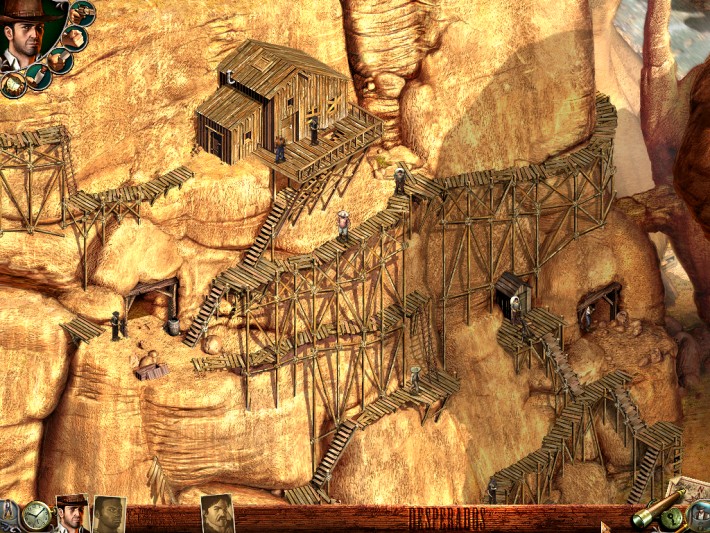Image resolution: width=710 pixels, height=533 pixels.
Task: Open the pocket watch quick-action timer
Action: click(37, 514)
